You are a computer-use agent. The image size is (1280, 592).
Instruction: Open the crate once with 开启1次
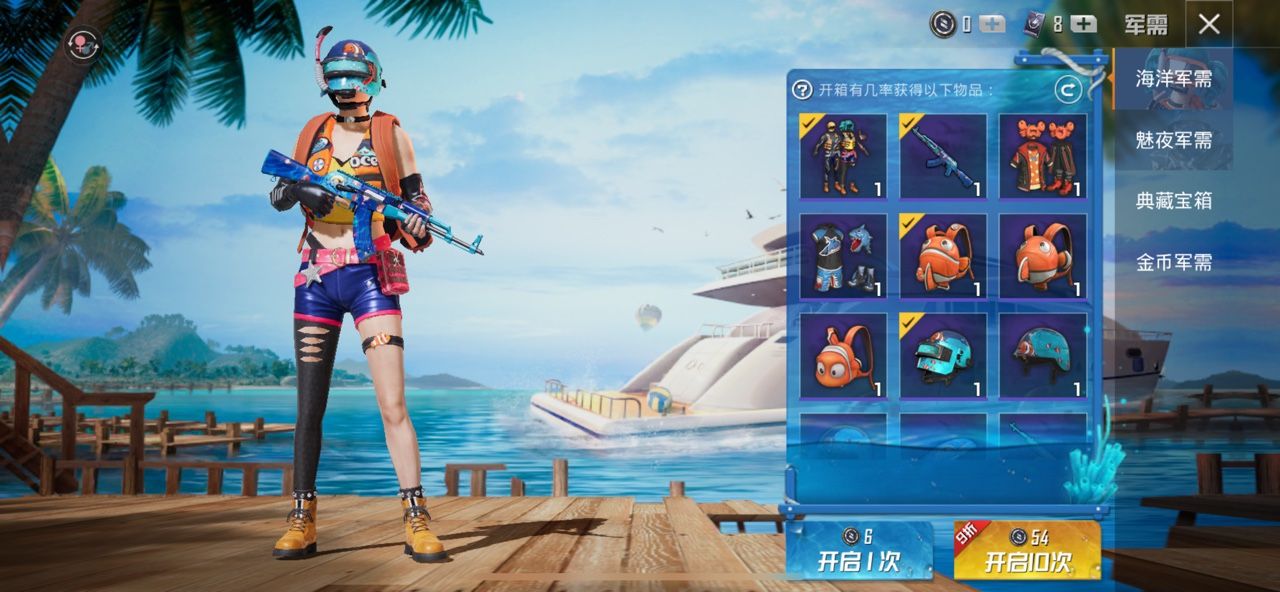point(859,551)
